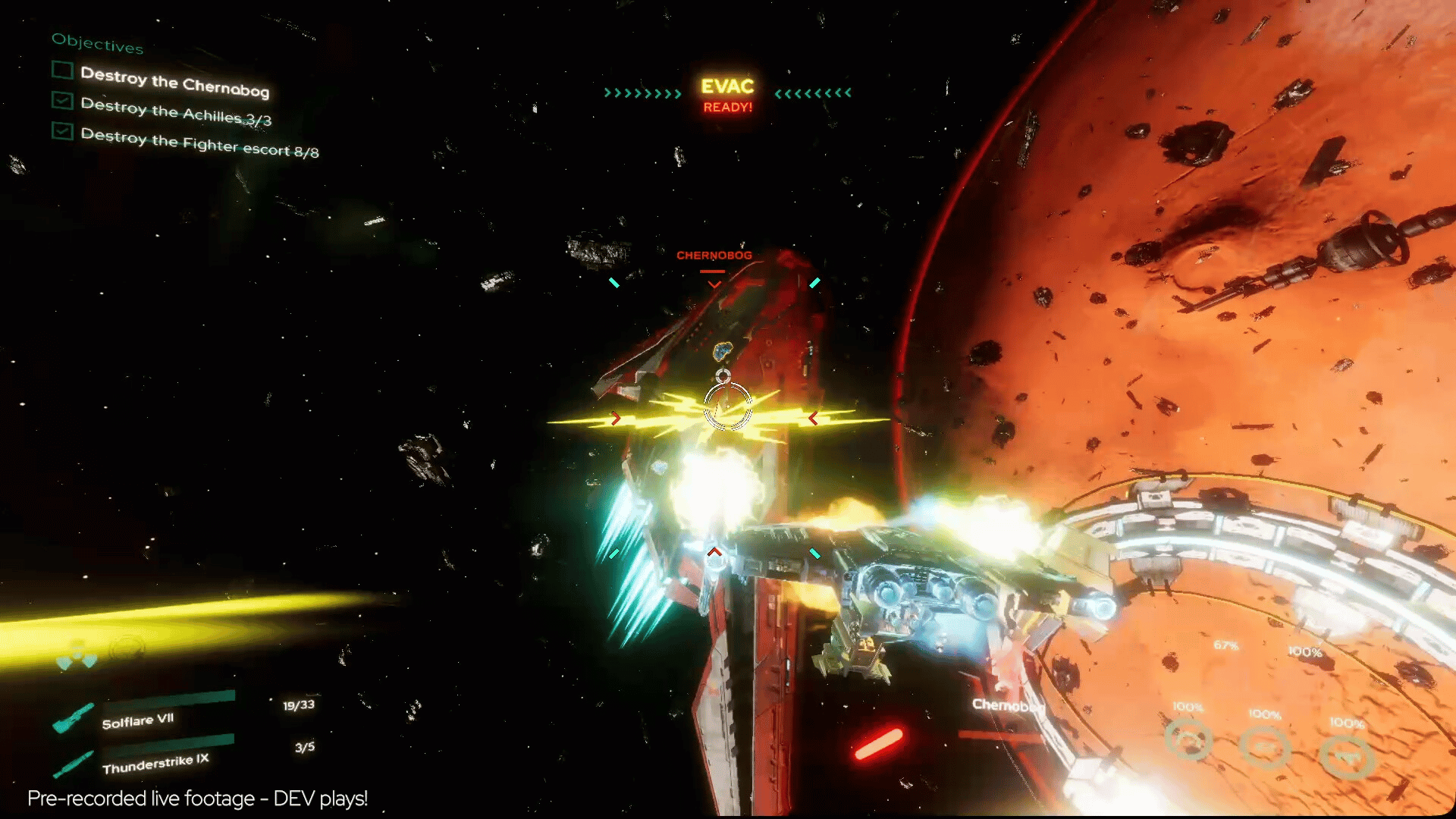The width and height of the screenshot is (1456, 819).
Task: Choose the Thunderstrike IX weapon
Action: pos(155,764)
